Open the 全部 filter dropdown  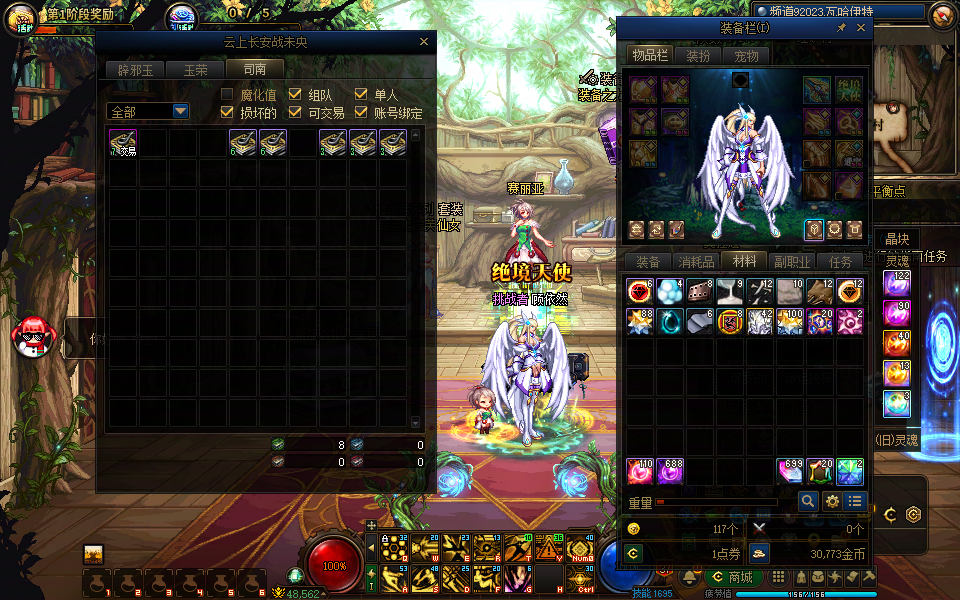coord(148,112)
